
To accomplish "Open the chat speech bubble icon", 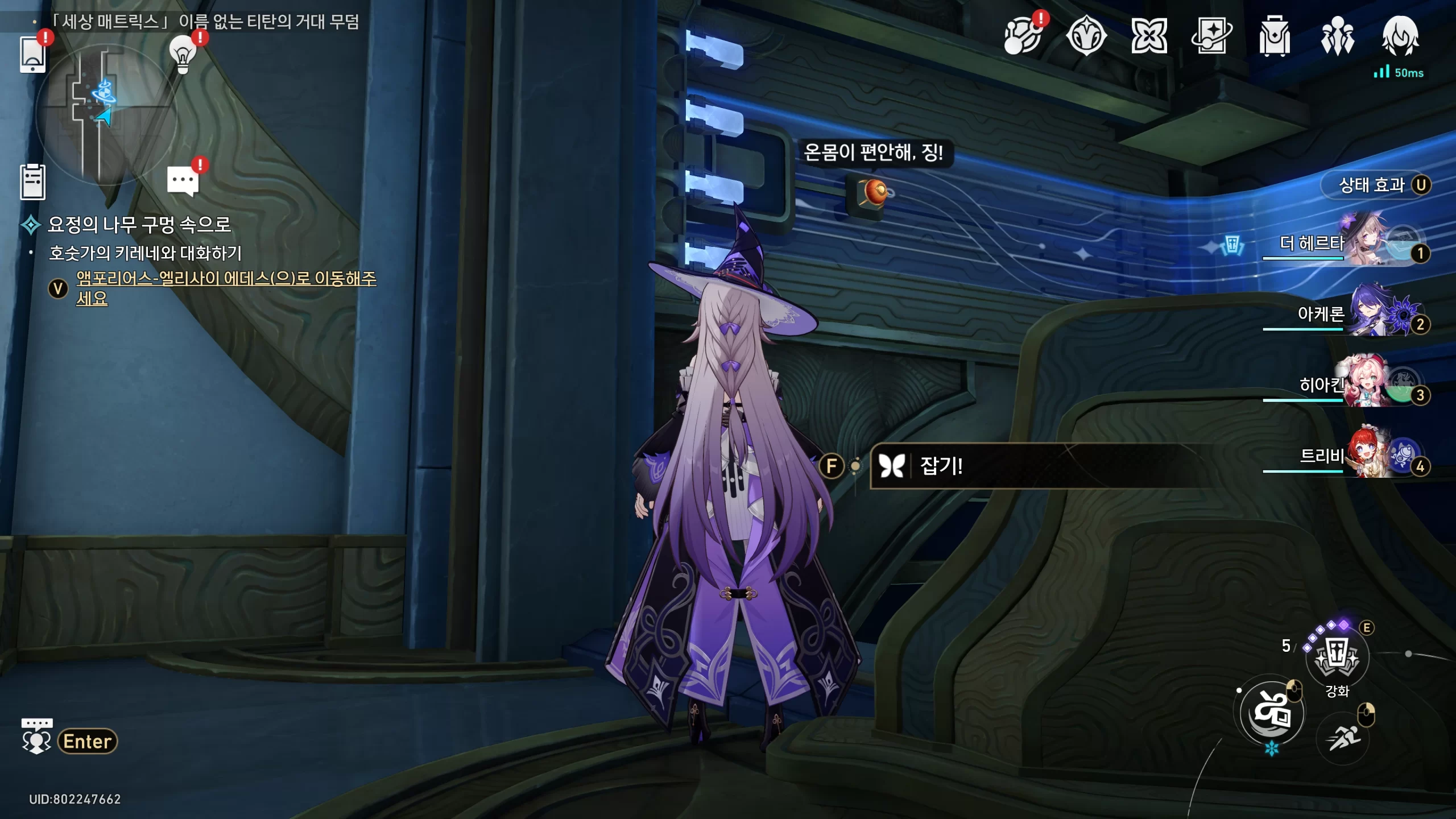I will click(x=183, y=181).
